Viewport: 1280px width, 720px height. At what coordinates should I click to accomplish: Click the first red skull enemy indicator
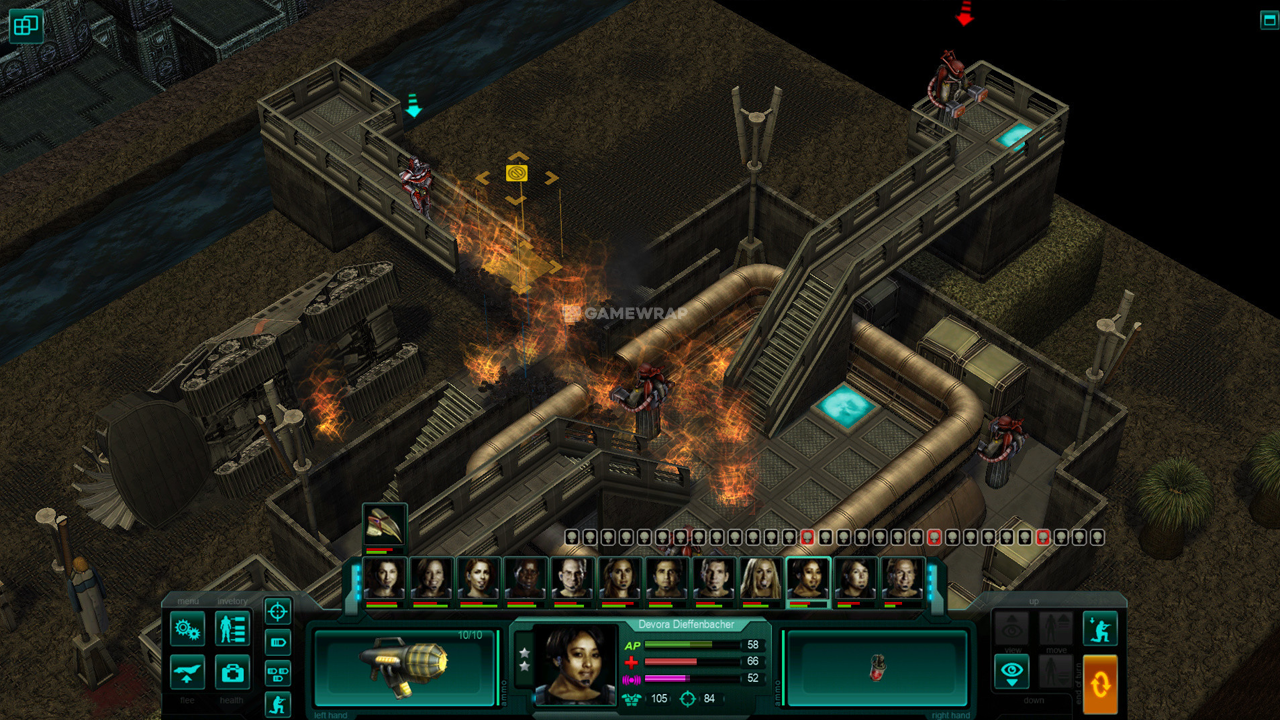point(807,537)
